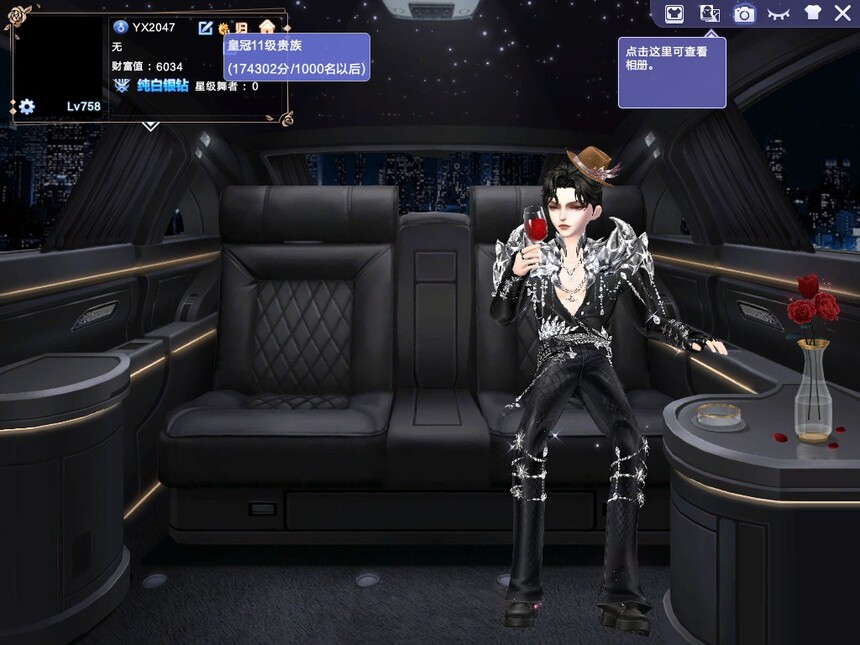
Task: Click the crown nobility badge icon
Action: [224, 28]
